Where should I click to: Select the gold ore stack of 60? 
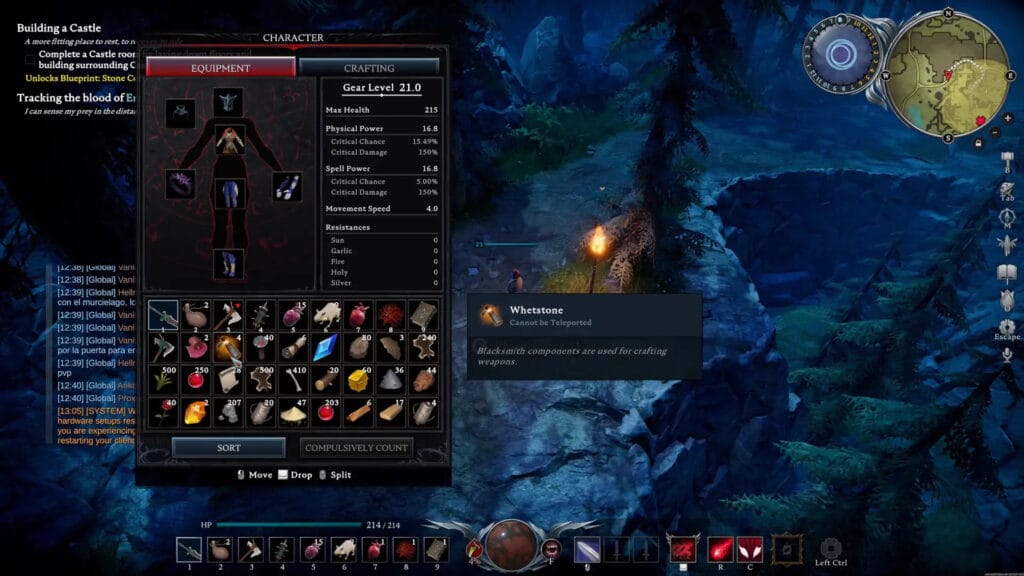(x=358, y=379)
